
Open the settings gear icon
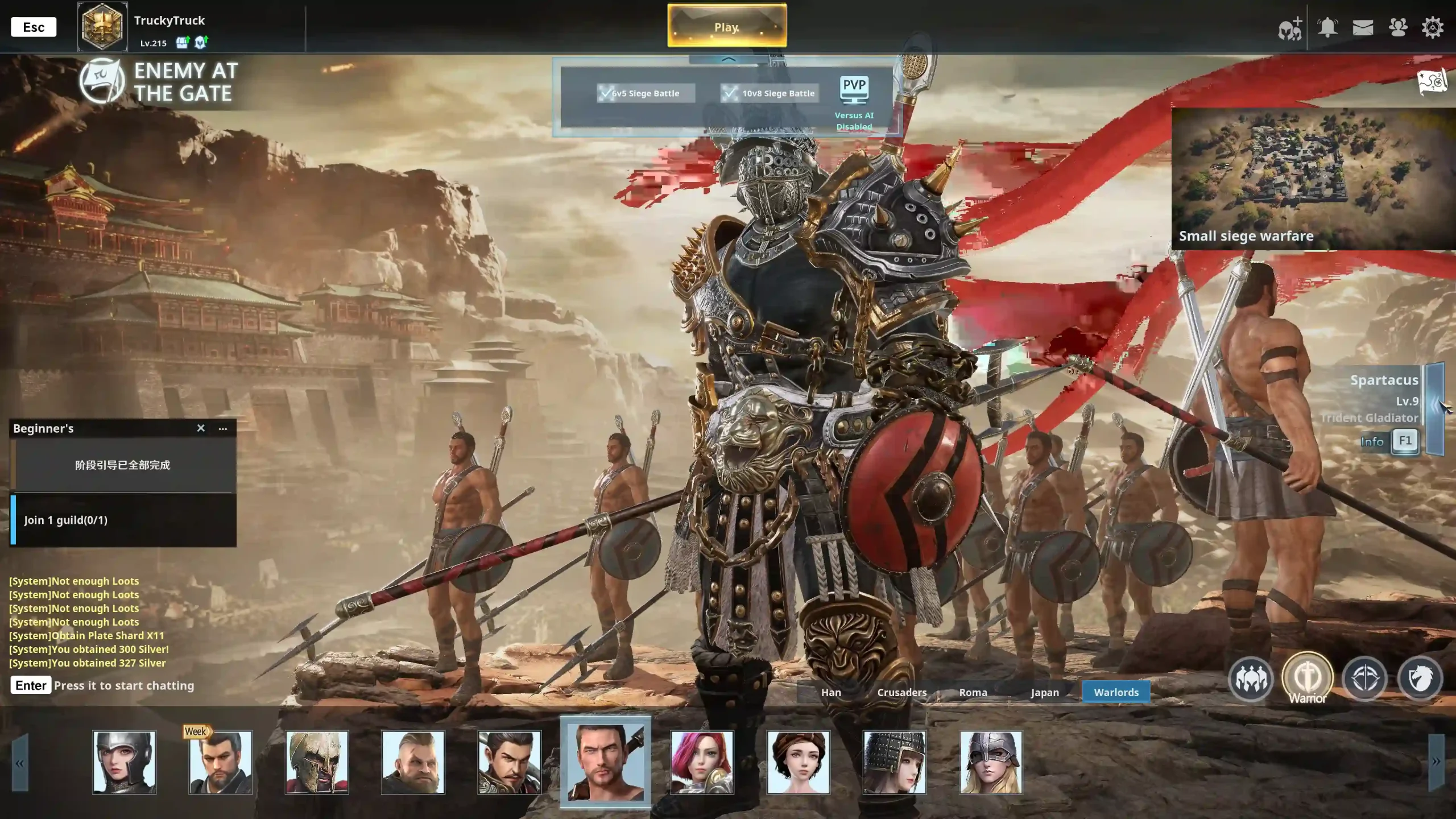coord(1432,27)
